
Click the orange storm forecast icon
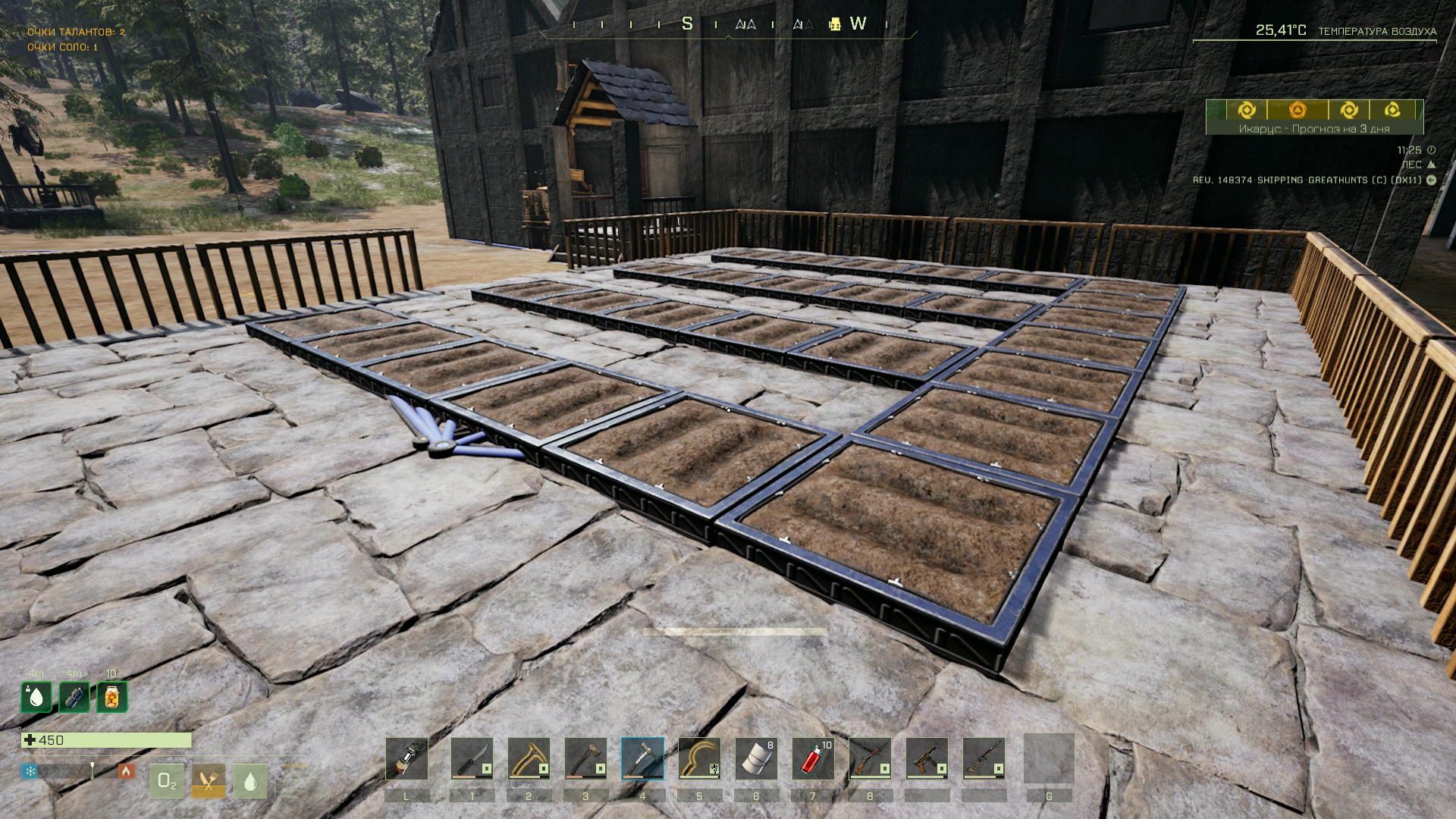click(x=1298, y=111)
